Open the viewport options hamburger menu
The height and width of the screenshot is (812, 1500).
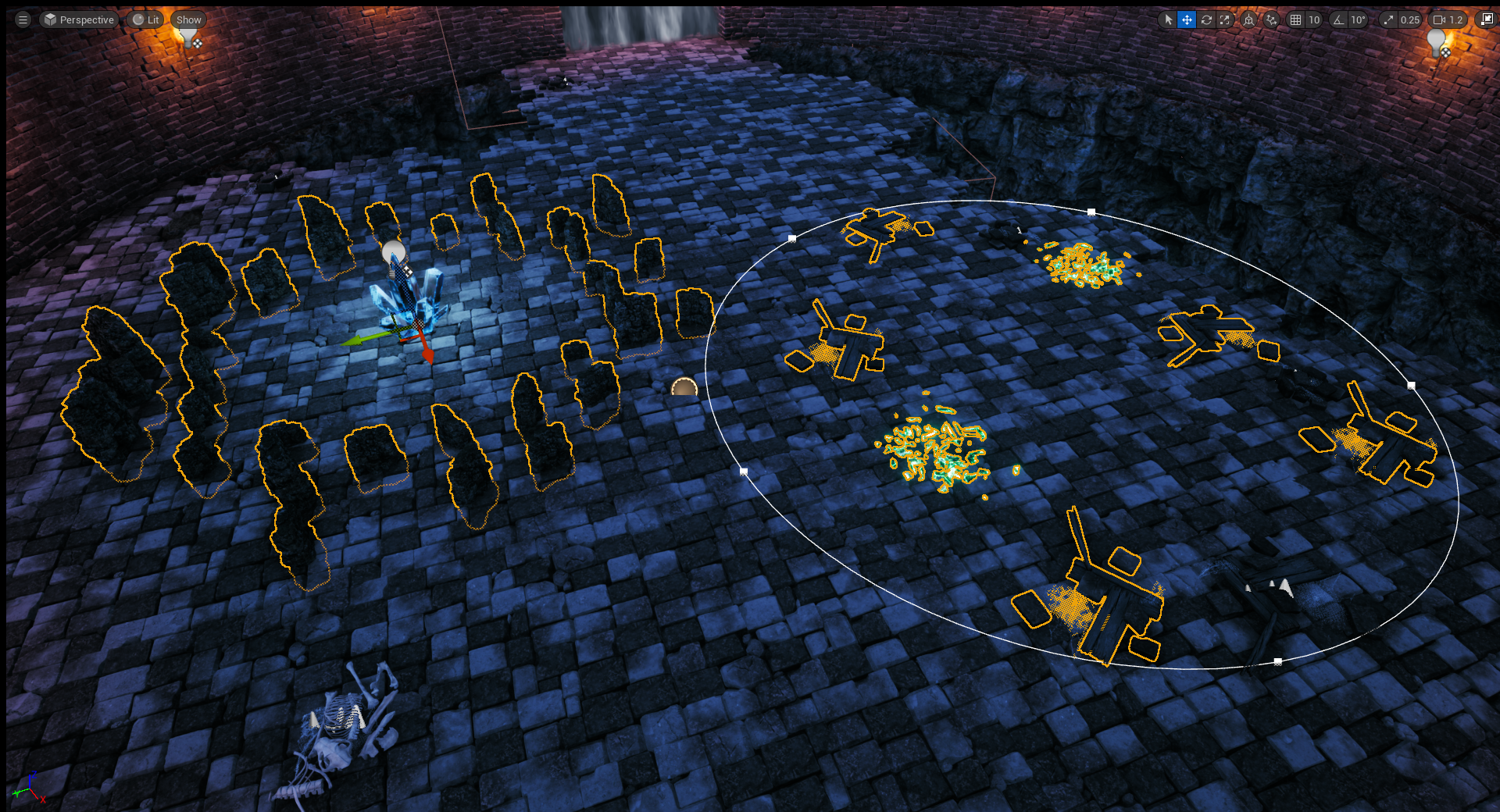(23, 20)
